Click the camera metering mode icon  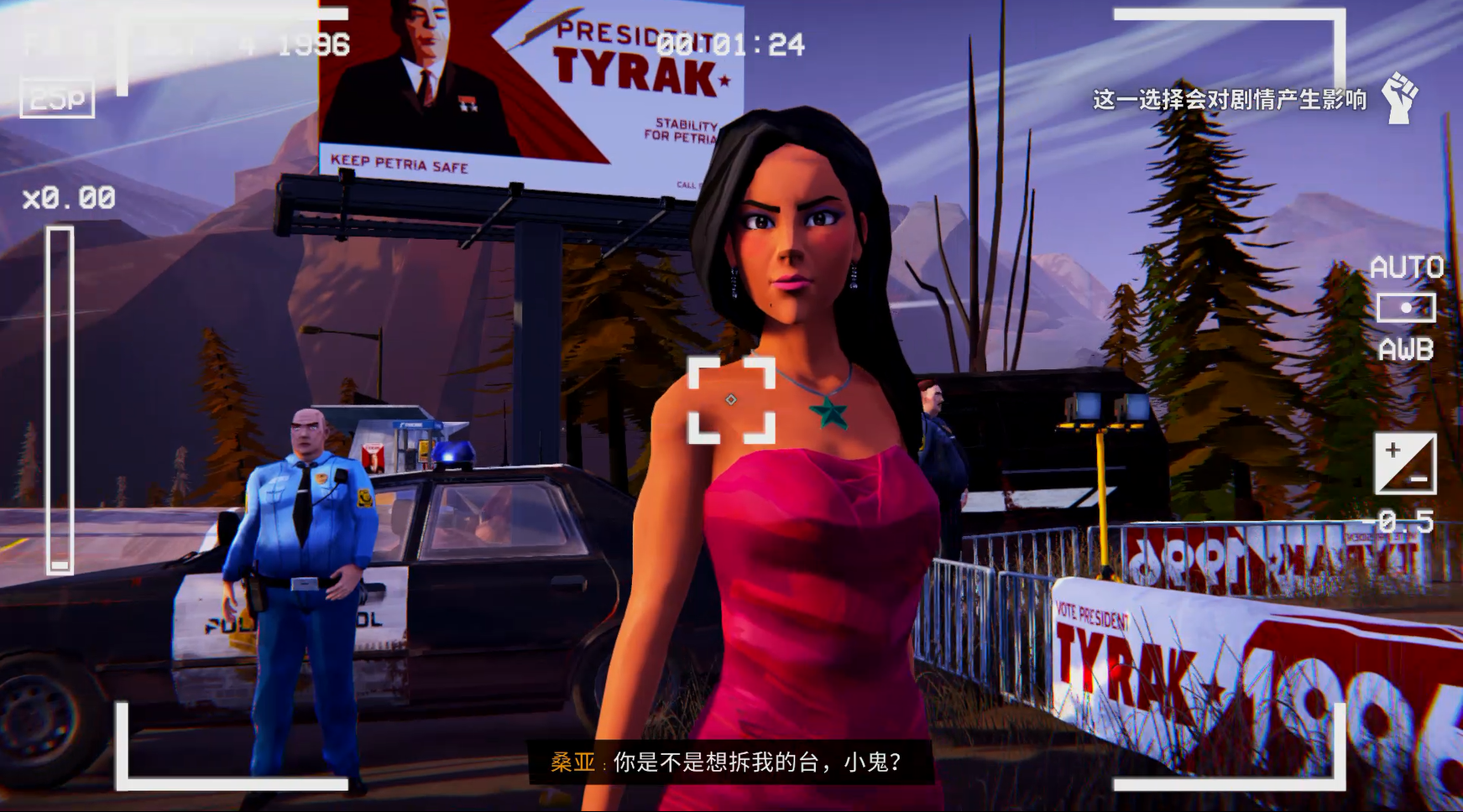[1406, 308]
